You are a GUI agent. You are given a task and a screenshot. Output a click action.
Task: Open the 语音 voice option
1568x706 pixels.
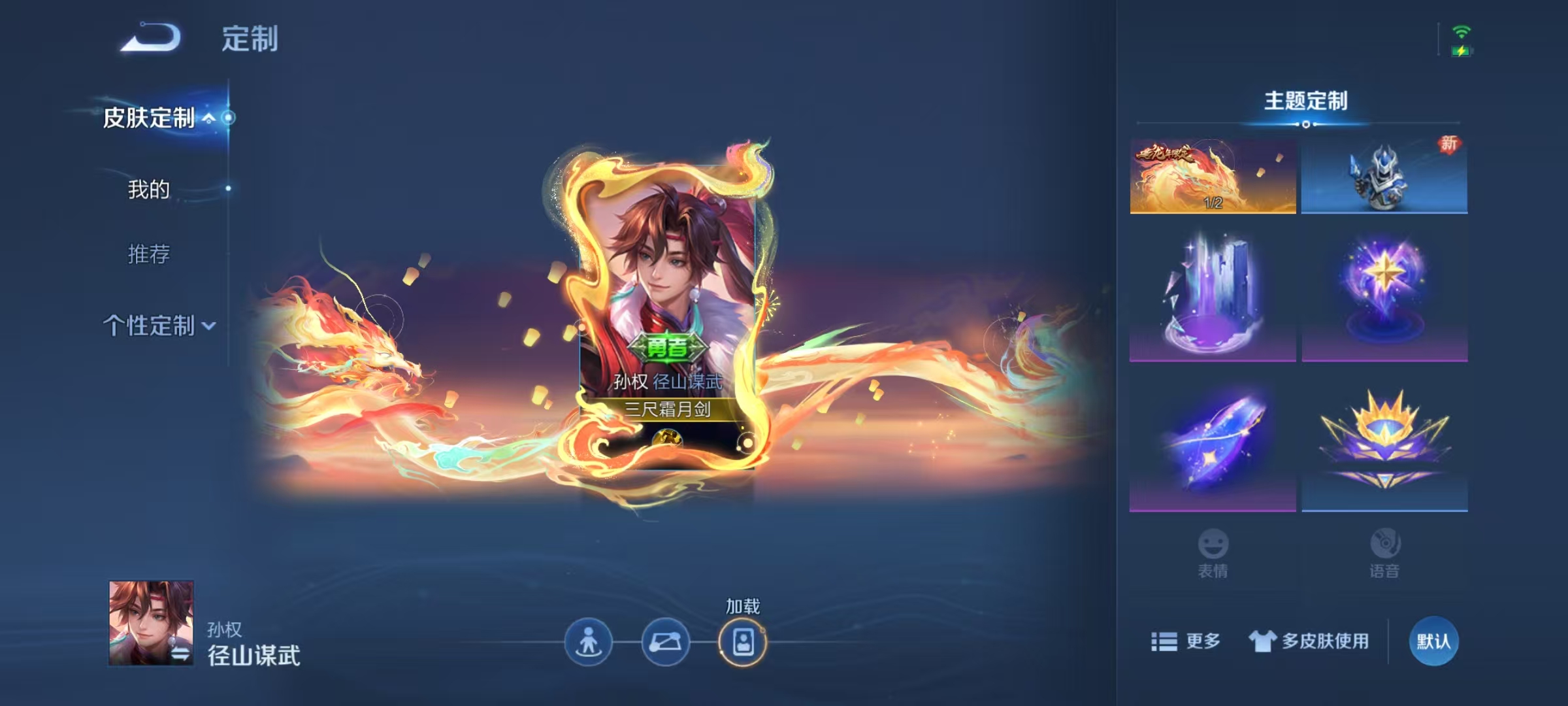[x=1384, y=553]
